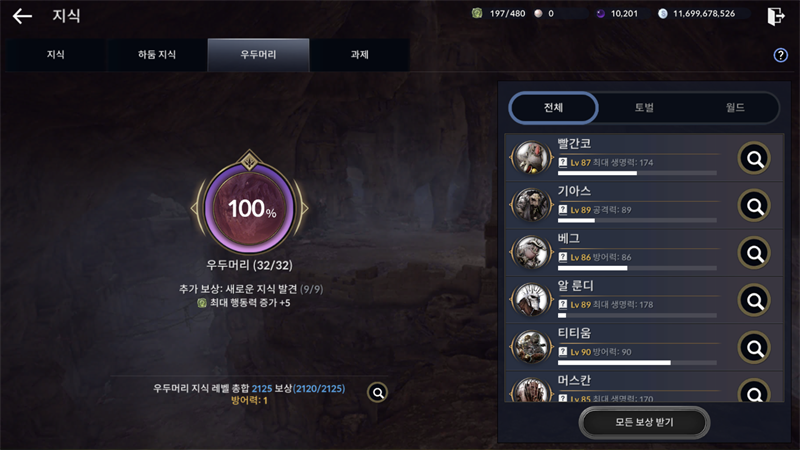Select the 빨간코 boss portrait
800x450 pixels.
pyautogui.click(x=530, y=158)
